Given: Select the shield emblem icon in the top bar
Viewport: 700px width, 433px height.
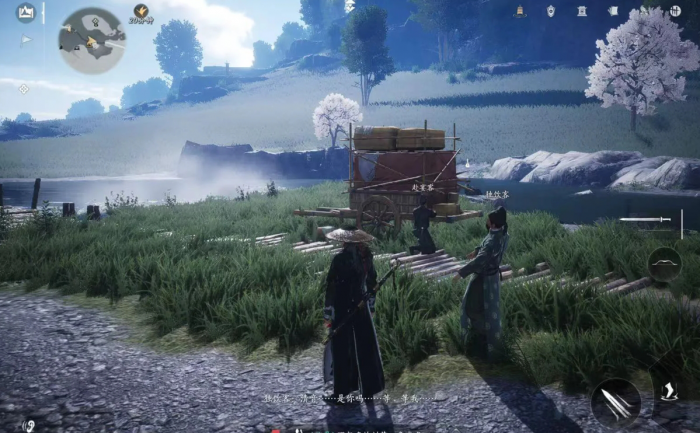Looking at the screenshot, I should [x=550, y=11].
